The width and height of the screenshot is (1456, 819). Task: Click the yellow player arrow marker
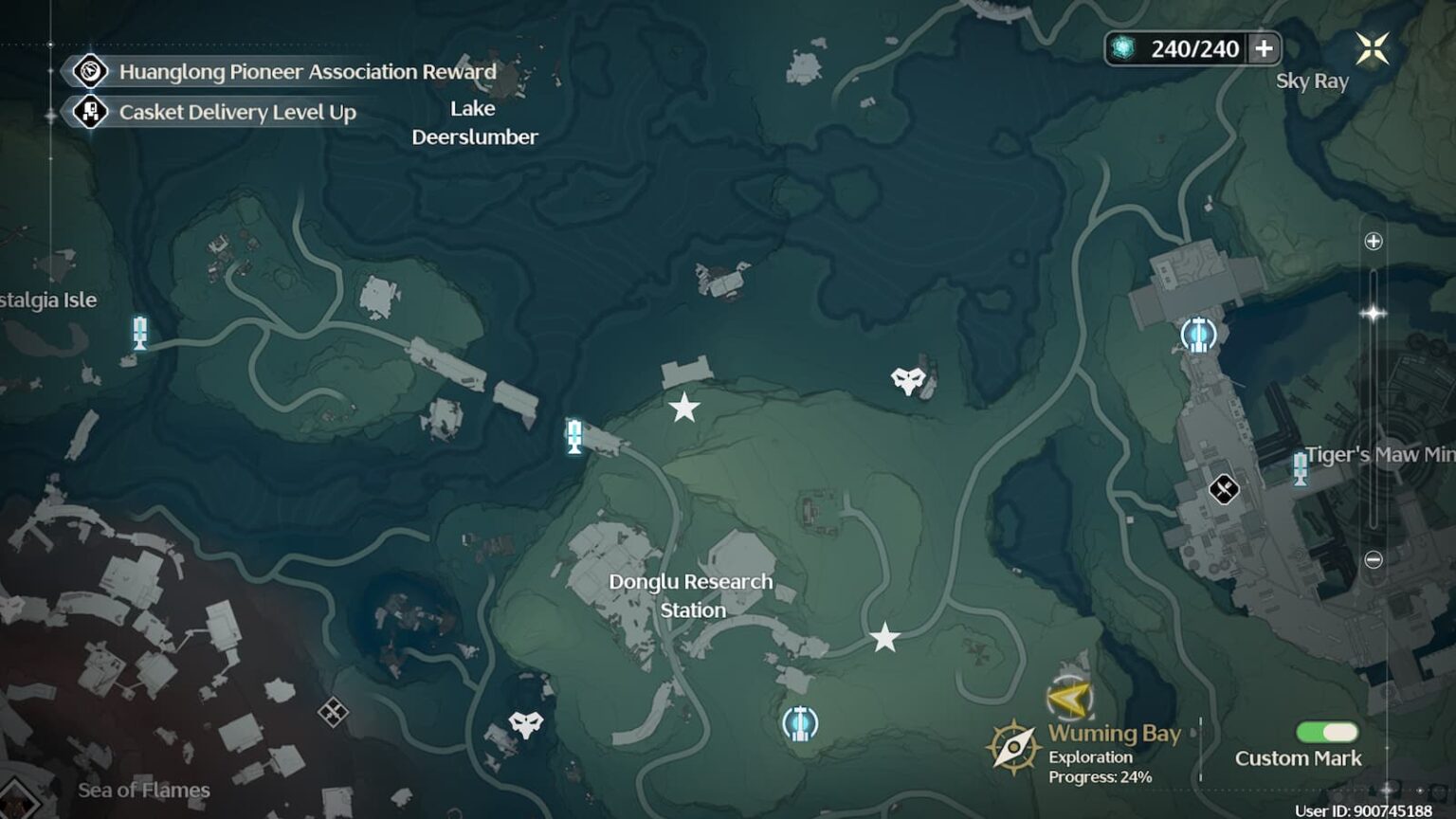[x=1068, y=700]
